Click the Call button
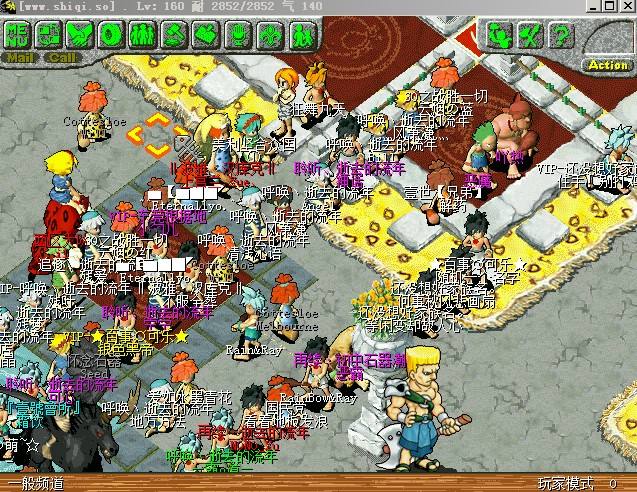The width and height of the screenshot is (637, 492). 61,57
